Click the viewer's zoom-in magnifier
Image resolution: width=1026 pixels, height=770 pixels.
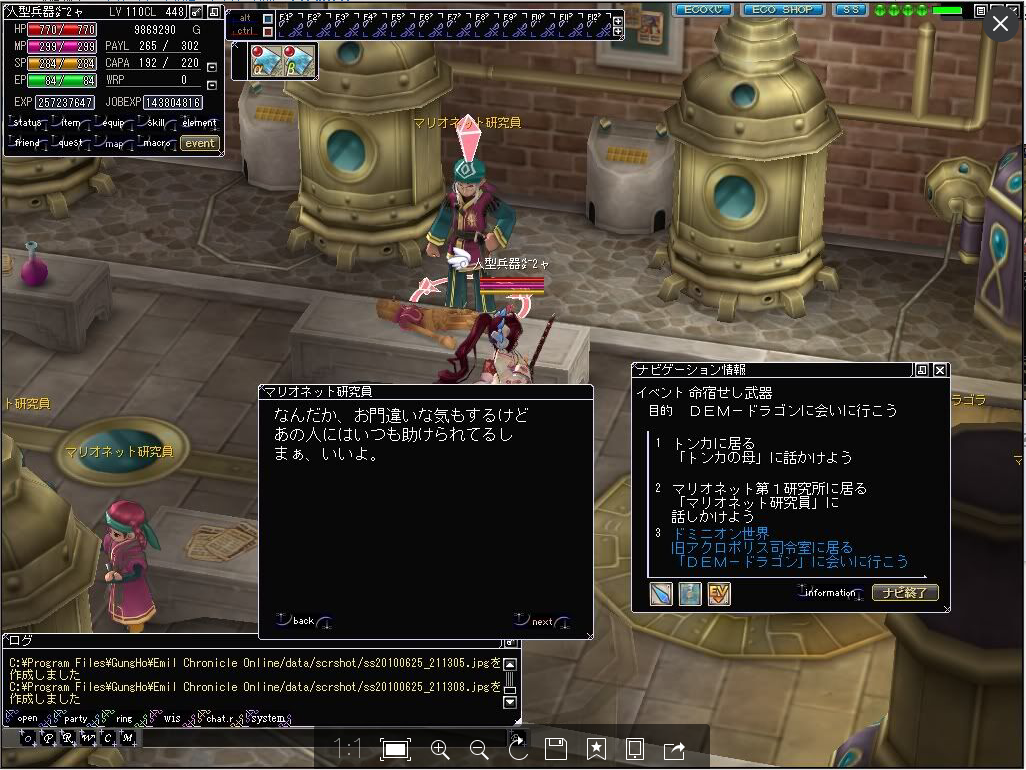(439, 749)
